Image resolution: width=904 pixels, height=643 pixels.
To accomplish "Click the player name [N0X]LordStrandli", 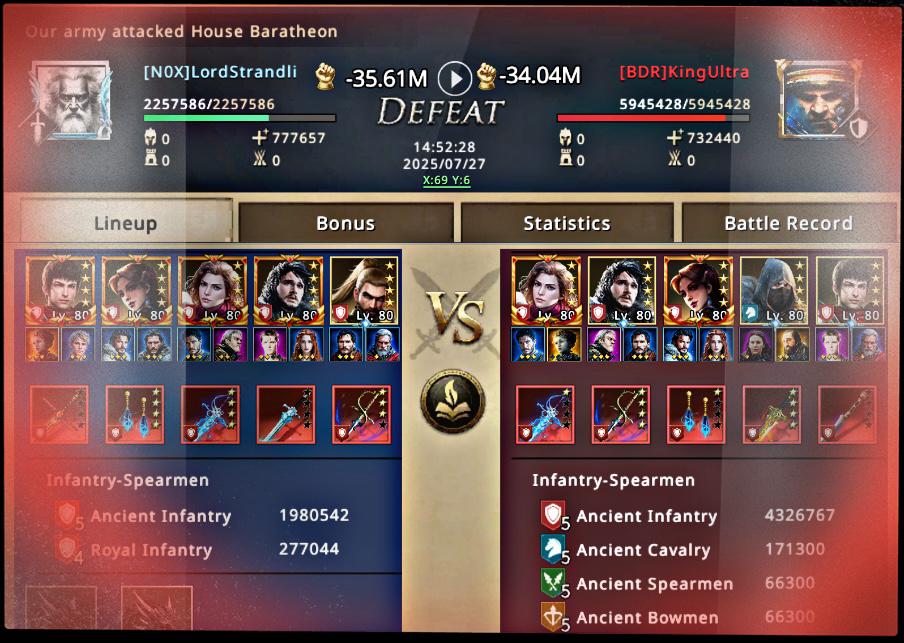I will tap(220, 72).
